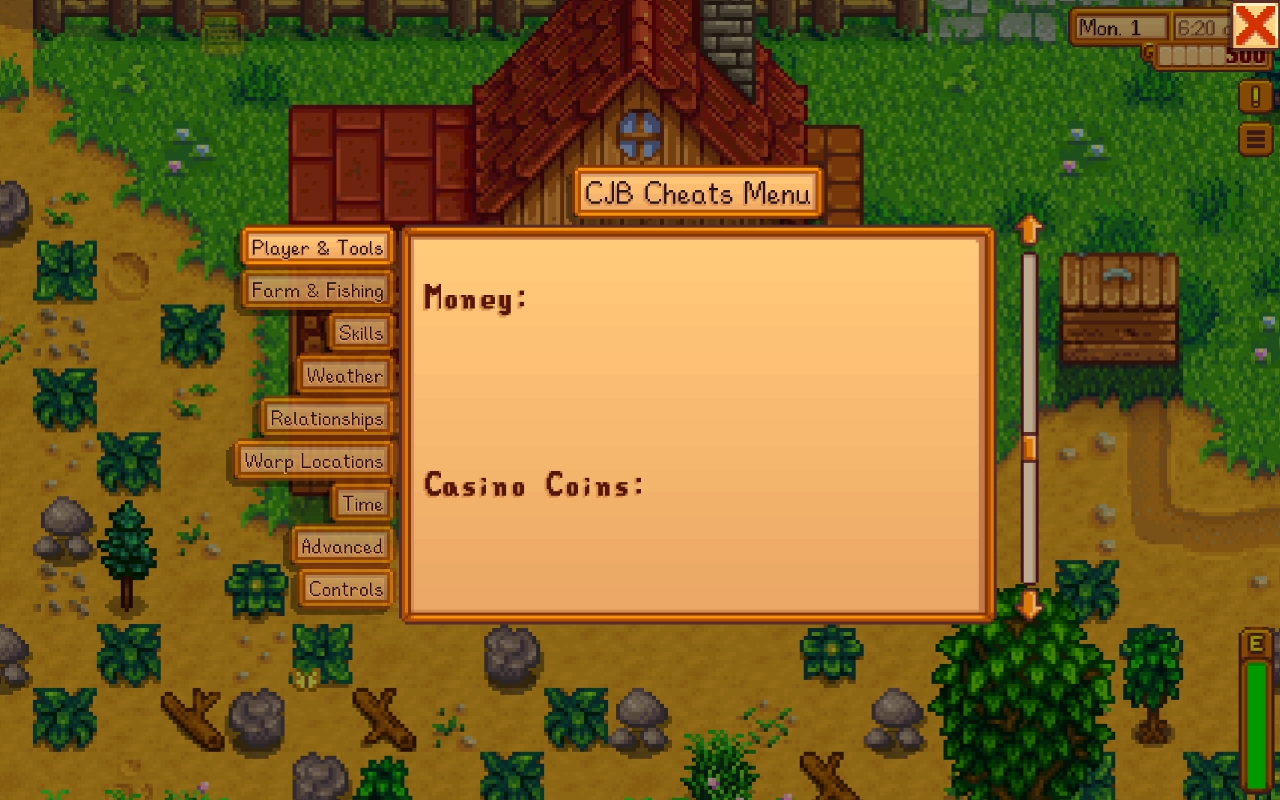Click the downward scroll arrow
Image resolution: width=1280 pixels, height=800 pixels.
1027,605
